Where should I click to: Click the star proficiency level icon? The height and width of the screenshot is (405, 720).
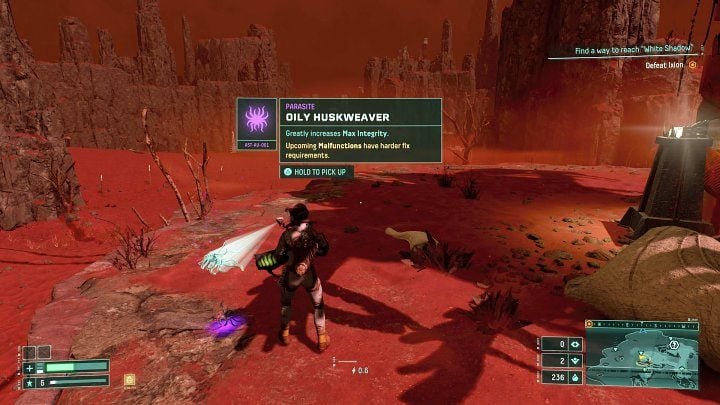[x=30, y=381]
